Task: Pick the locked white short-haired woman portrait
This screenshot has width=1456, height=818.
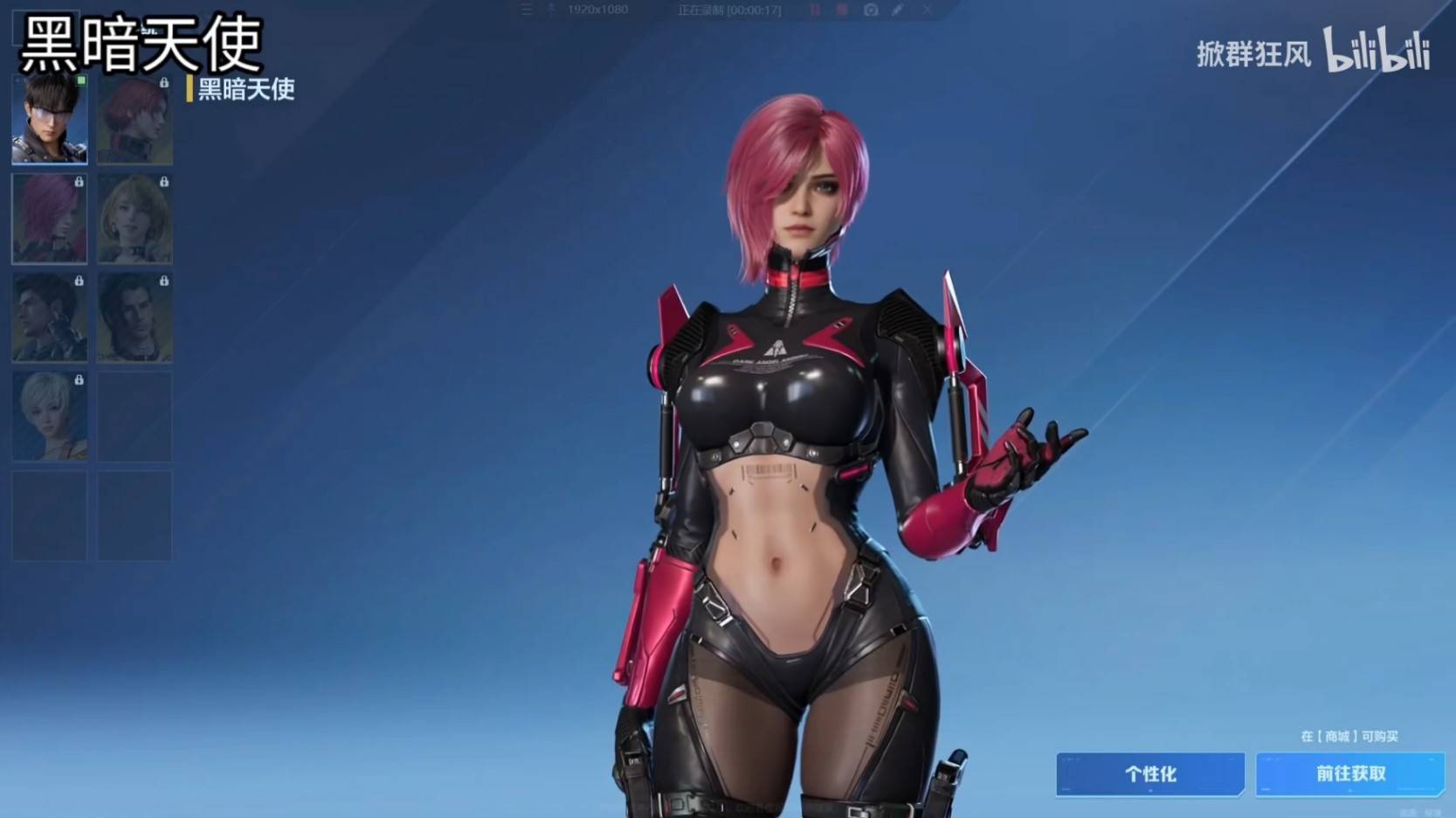Action: pyautogui.click(x=50, y=417)
